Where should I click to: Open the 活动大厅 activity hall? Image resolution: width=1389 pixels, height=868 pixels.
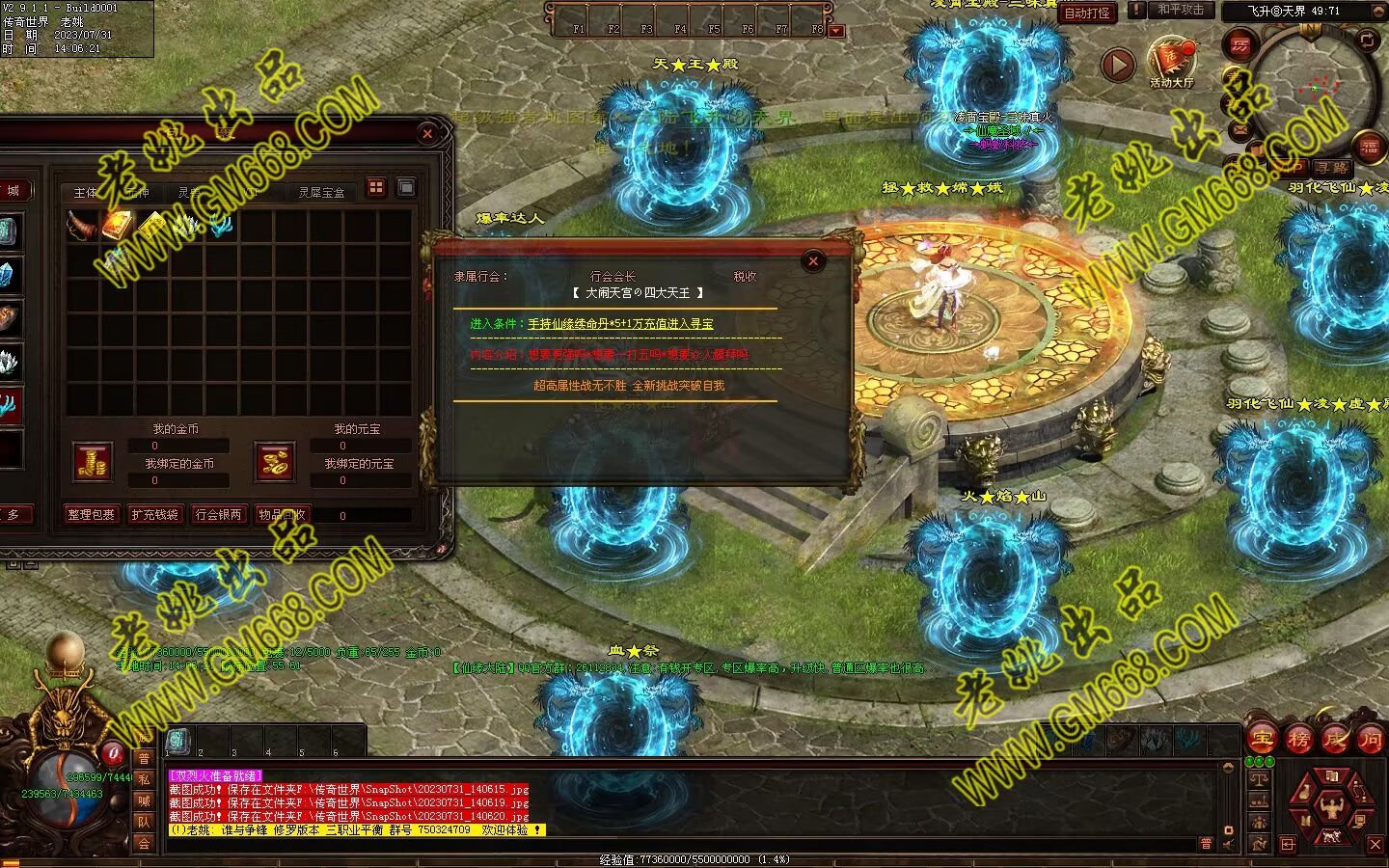click(x=1171, y=62)
